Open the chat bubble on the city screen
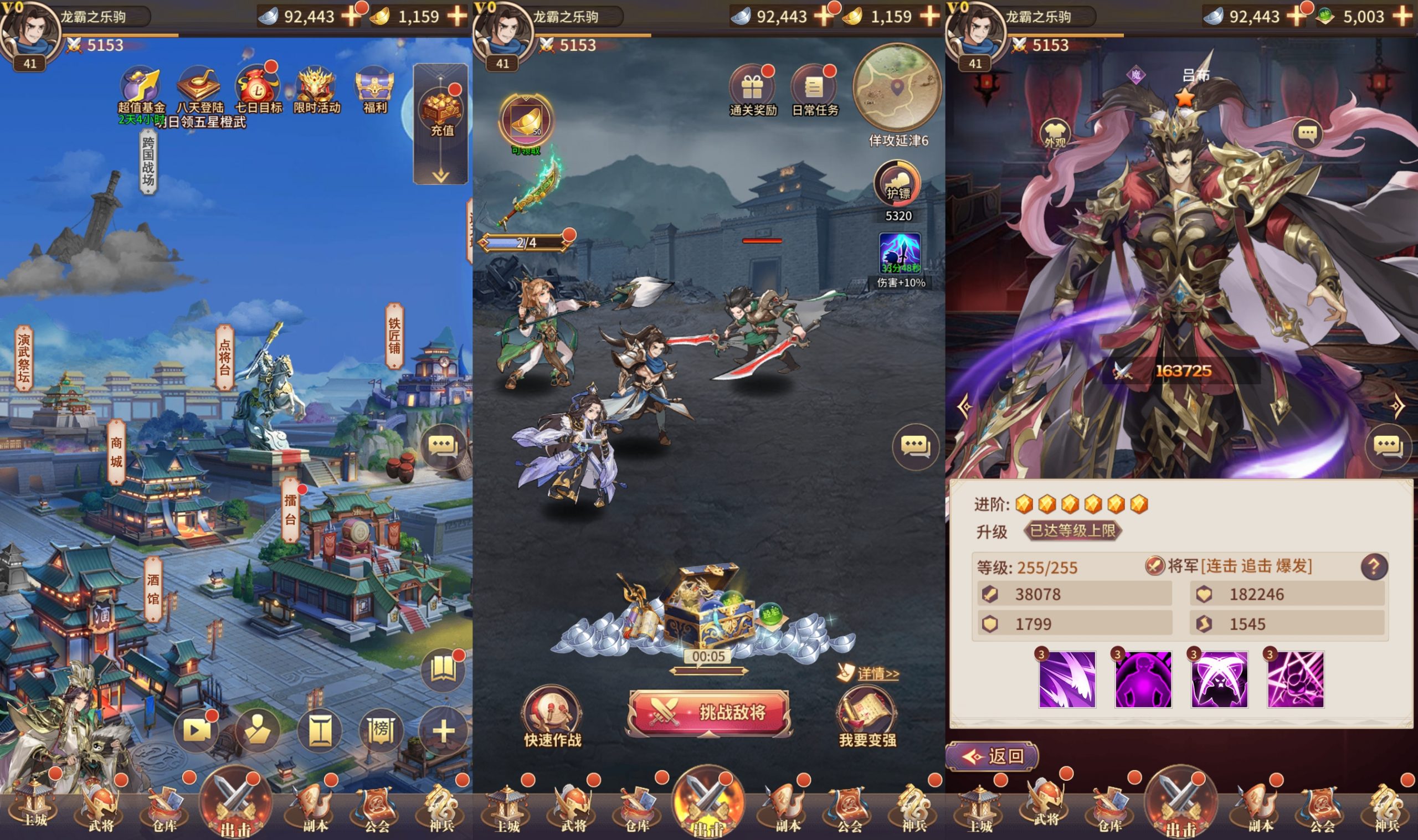The image size is (1418, 840). (441, 447)
